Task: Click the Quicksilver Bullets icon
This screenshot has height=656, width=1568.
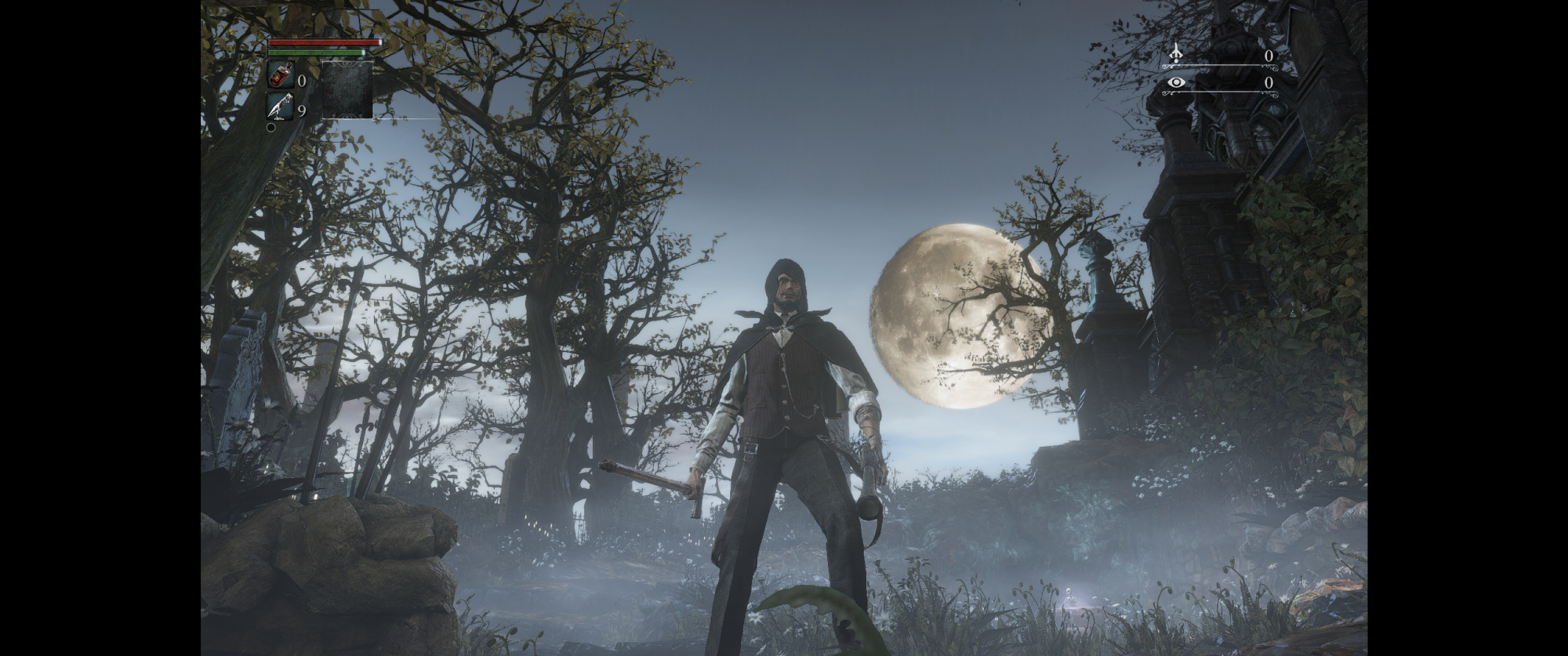Action: [x=280, y=107]
